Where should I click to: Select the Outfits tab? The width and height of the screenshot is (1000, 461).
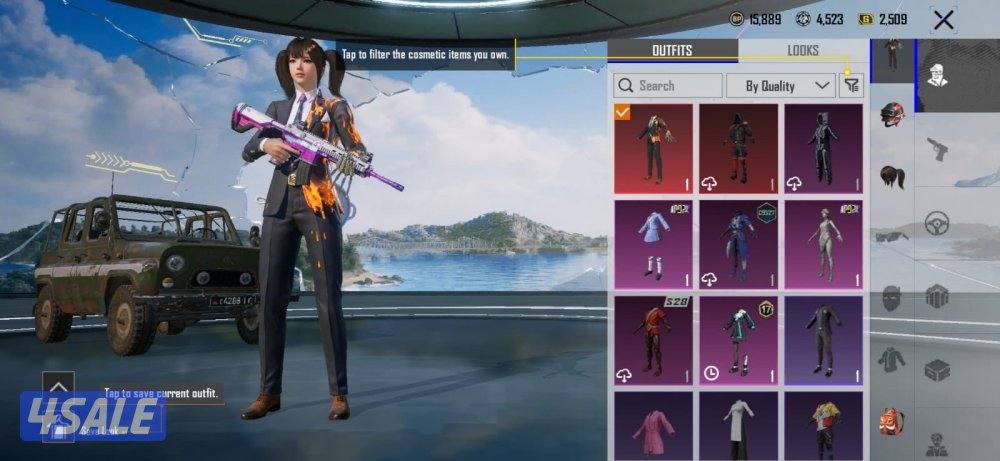point(672,50)
